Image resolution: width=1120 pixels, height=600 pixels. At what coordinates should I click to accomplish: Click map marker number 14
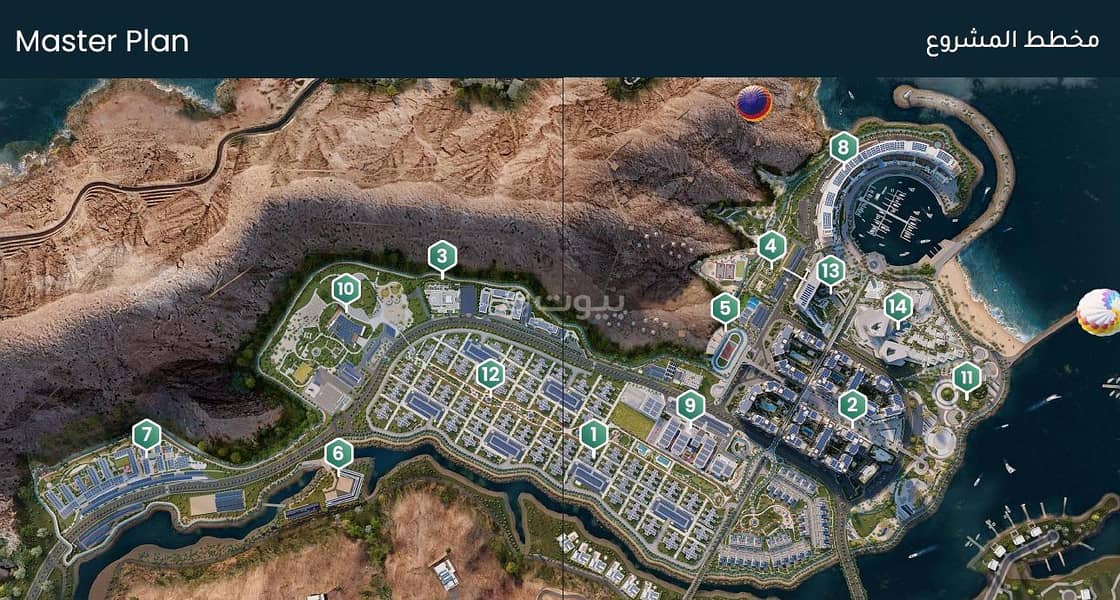[x=898, y=306]
